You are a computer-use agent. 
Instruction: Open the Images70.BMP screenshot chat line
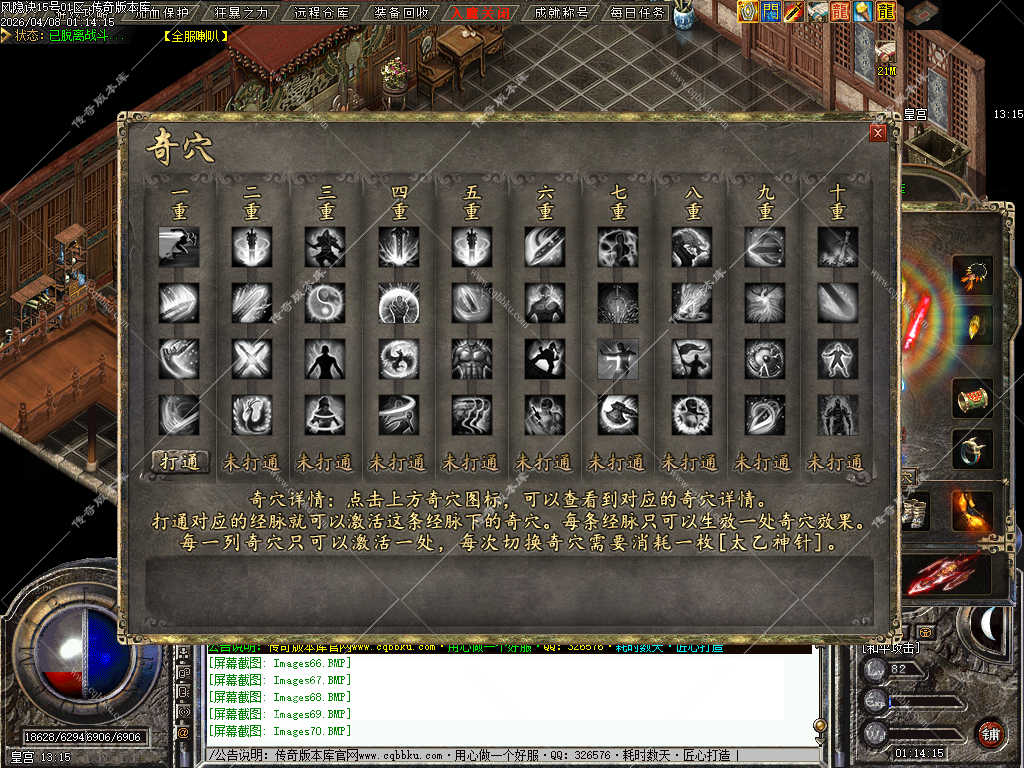tap(280, 731)
